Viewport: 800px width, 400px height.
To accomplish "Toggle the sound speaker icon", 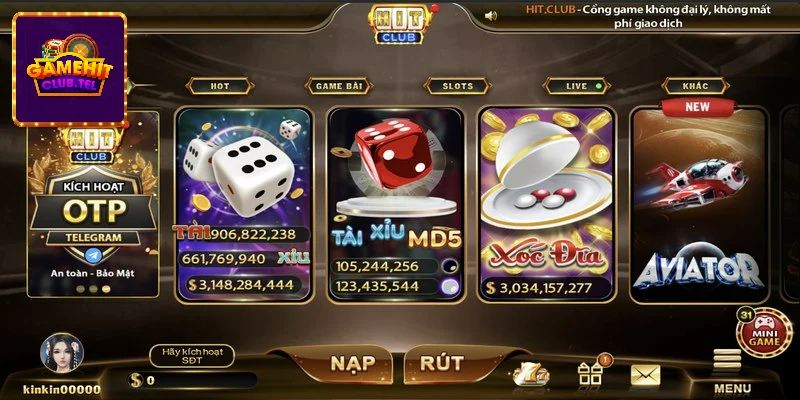I will coord(491,16).
